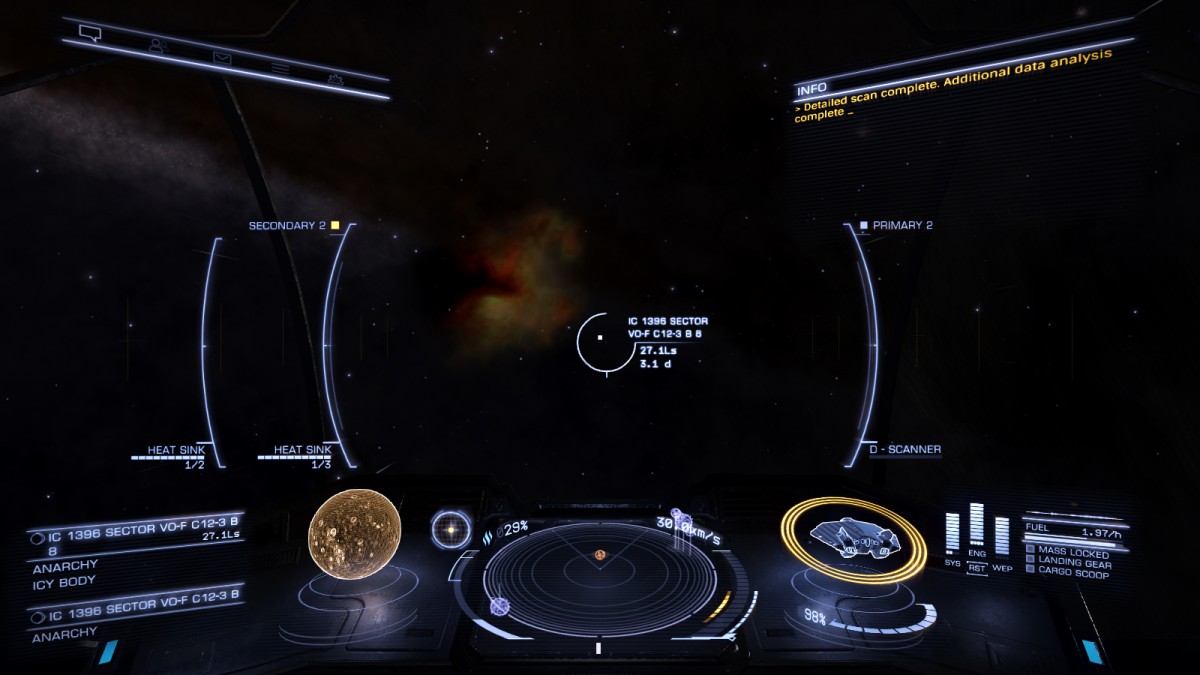This screenshot has height=675, width=1200.
Task: Show the three-line list tab
Action: click(x=281, y=68)
